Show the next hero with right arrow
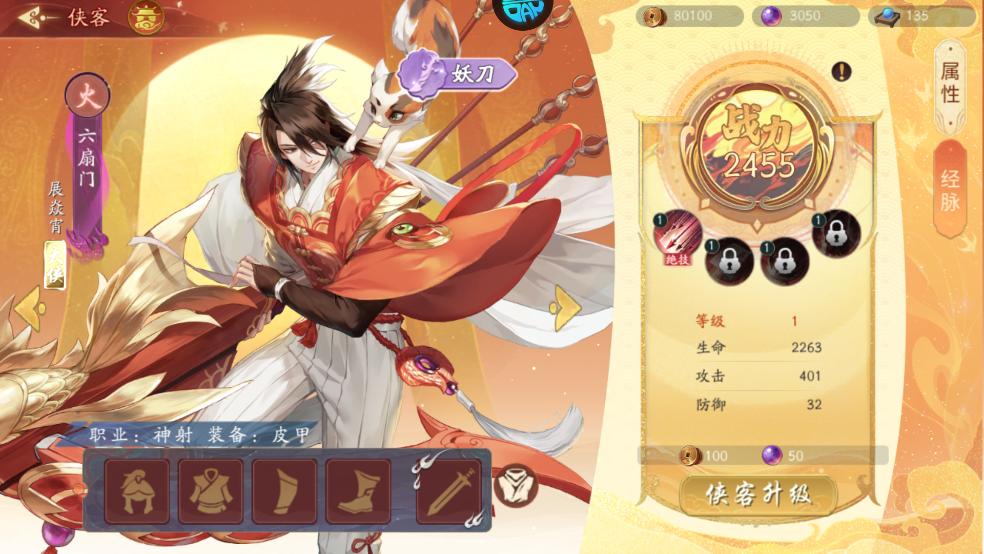The width and height of the screenshot is (984, 554). [567, 307]
